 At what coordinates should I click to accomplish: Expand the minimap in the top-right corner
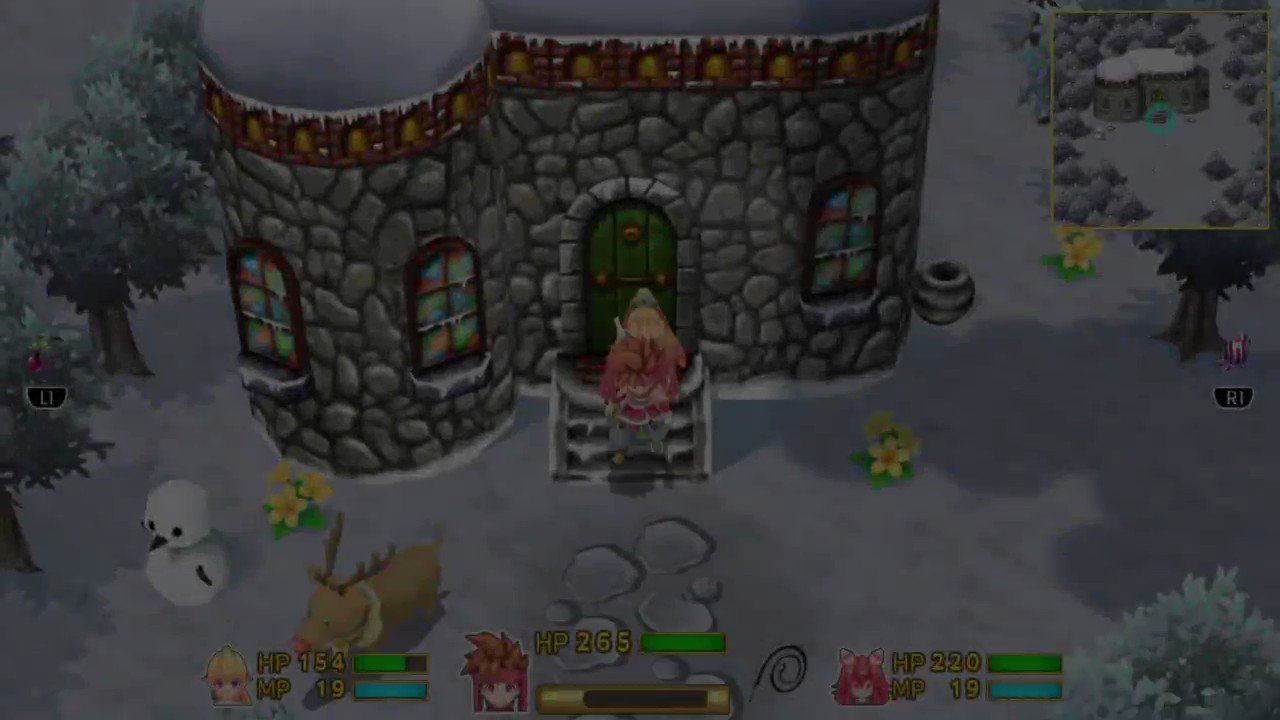coord(1160,118)
